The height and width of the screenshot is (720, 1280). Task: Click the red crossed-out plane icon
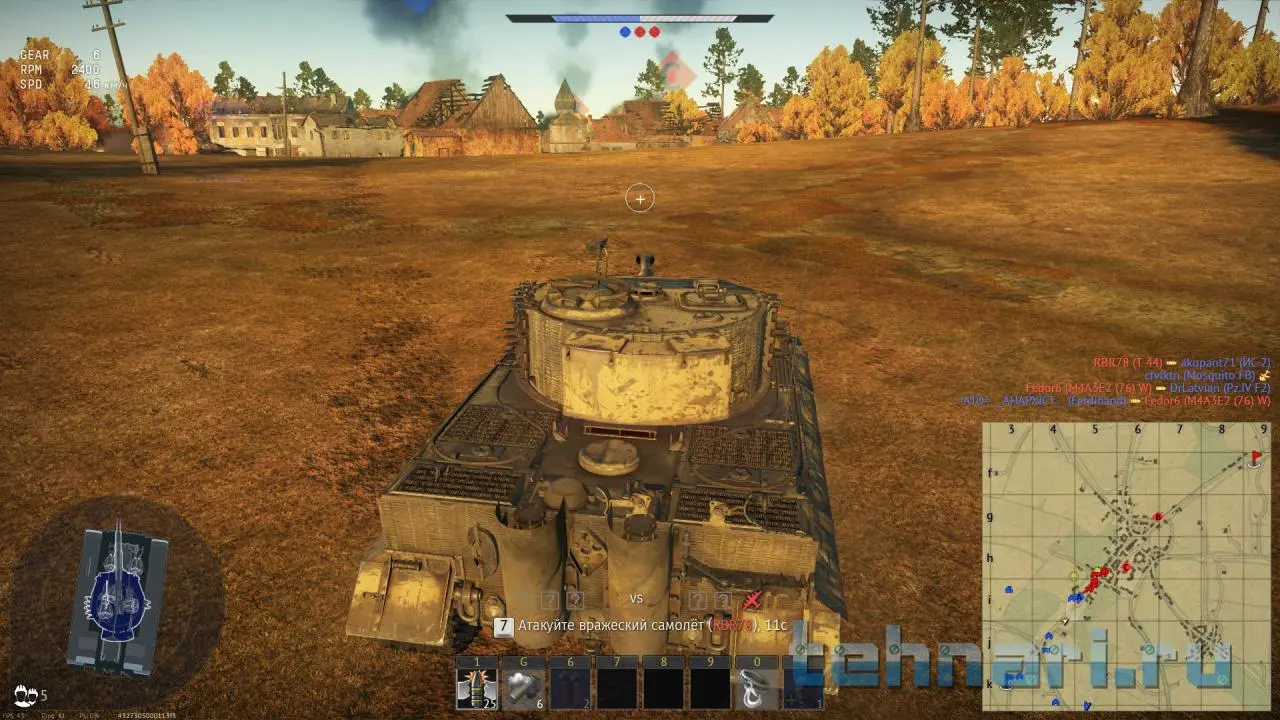tap(753, 600)
